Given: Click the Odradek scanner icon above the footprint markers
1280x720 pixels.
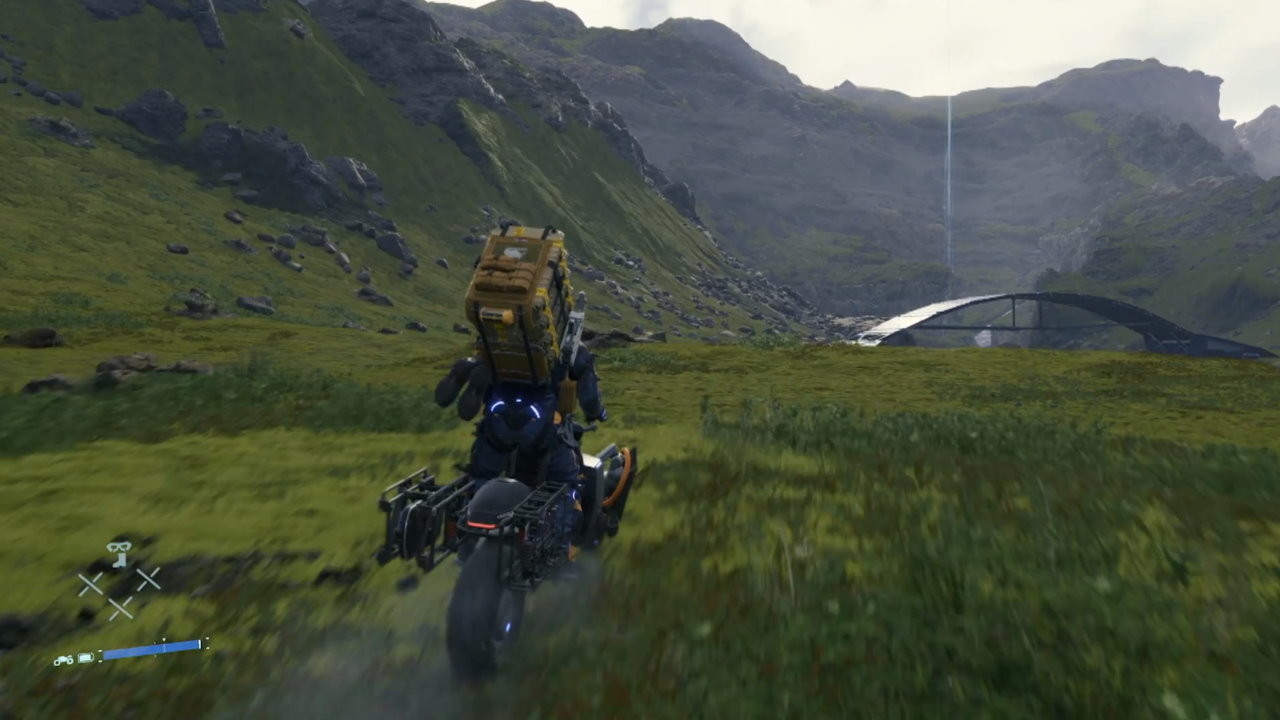Looking at the screenshot, I should [x=119, y=547].
